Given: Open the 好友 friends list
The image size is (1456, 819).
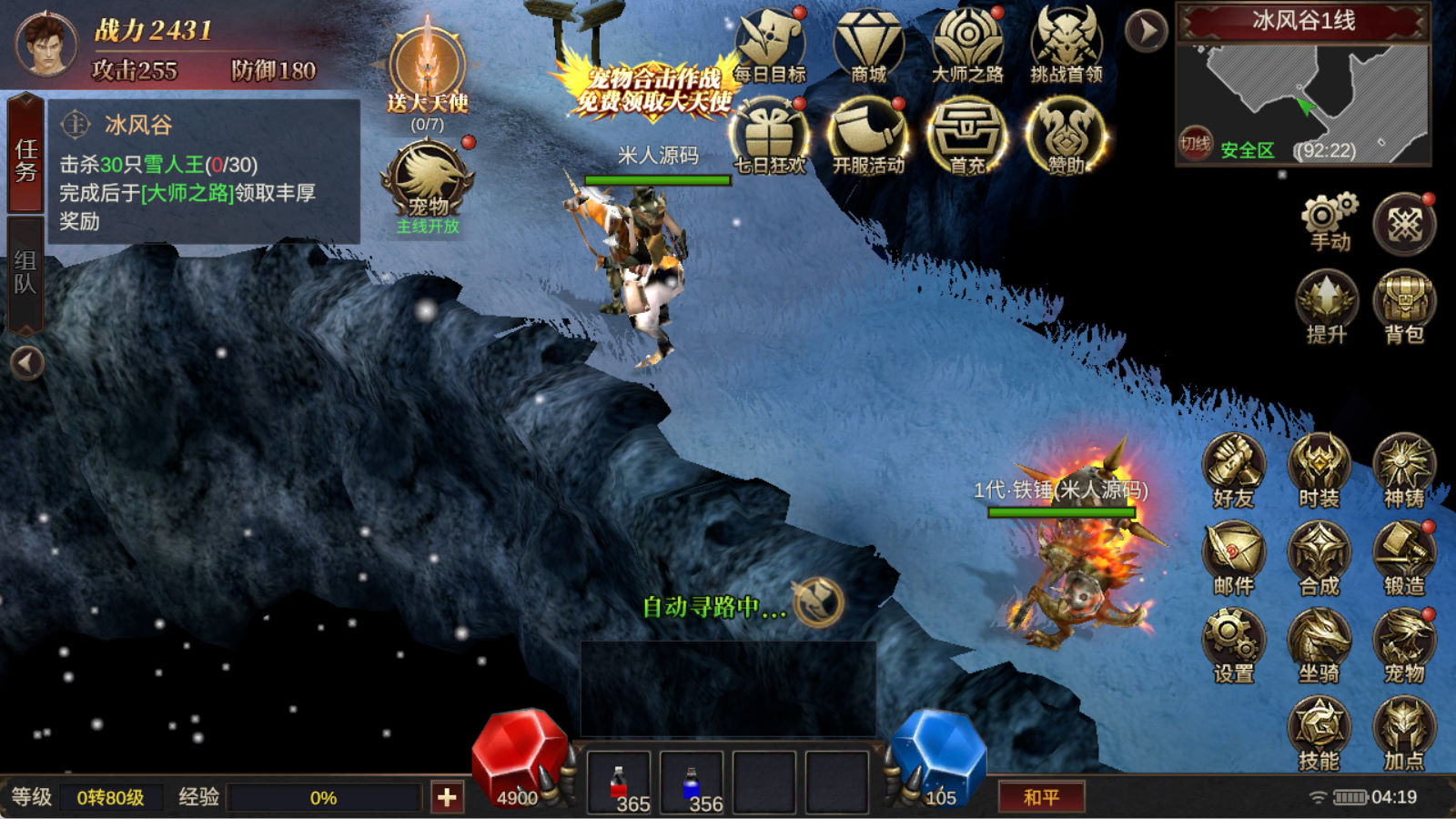Looking at the screenshot, I should pos(1234,470).
